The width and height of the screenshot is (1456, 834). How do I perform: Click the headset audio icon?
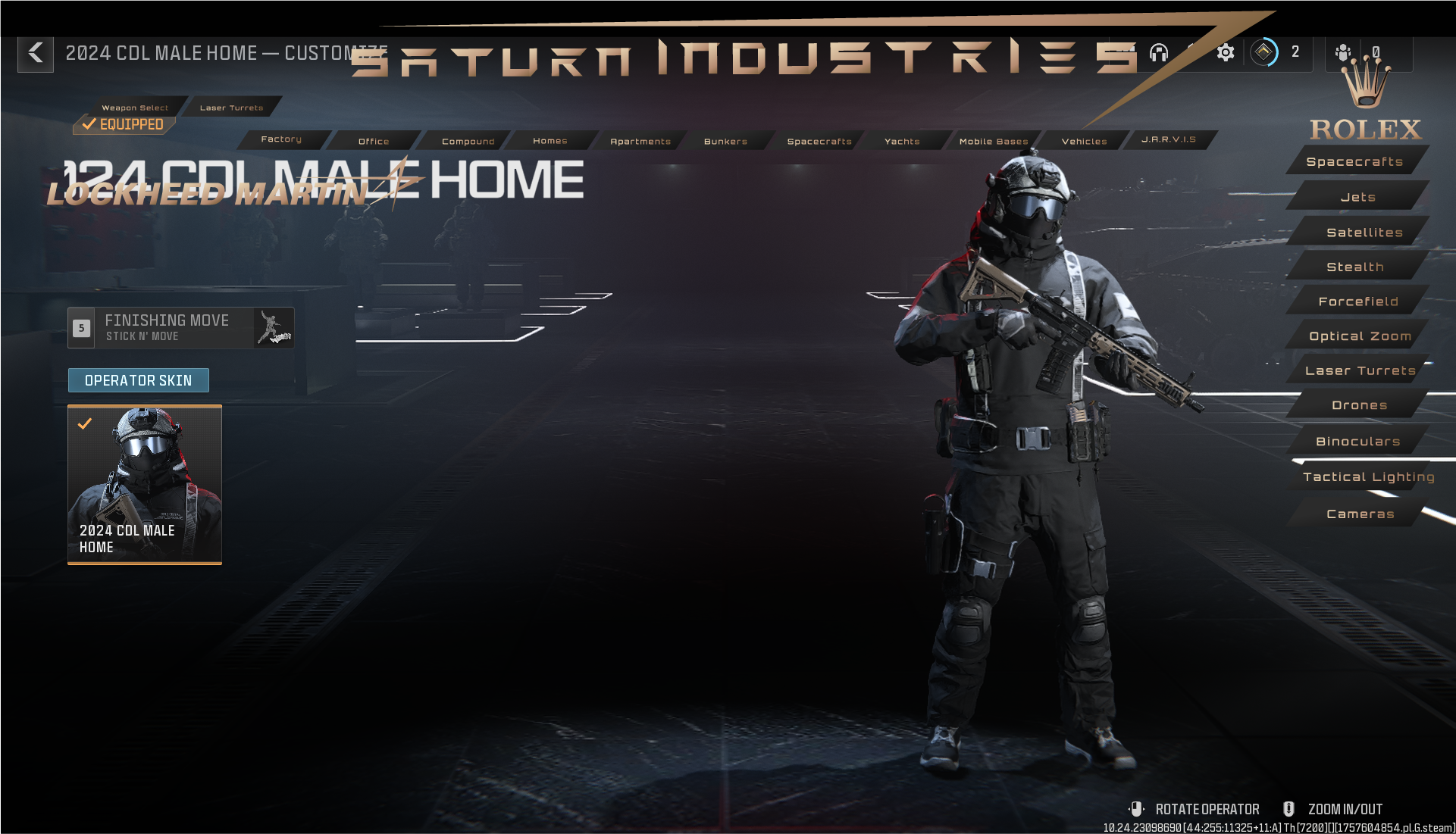click(x=1158, y=52)
